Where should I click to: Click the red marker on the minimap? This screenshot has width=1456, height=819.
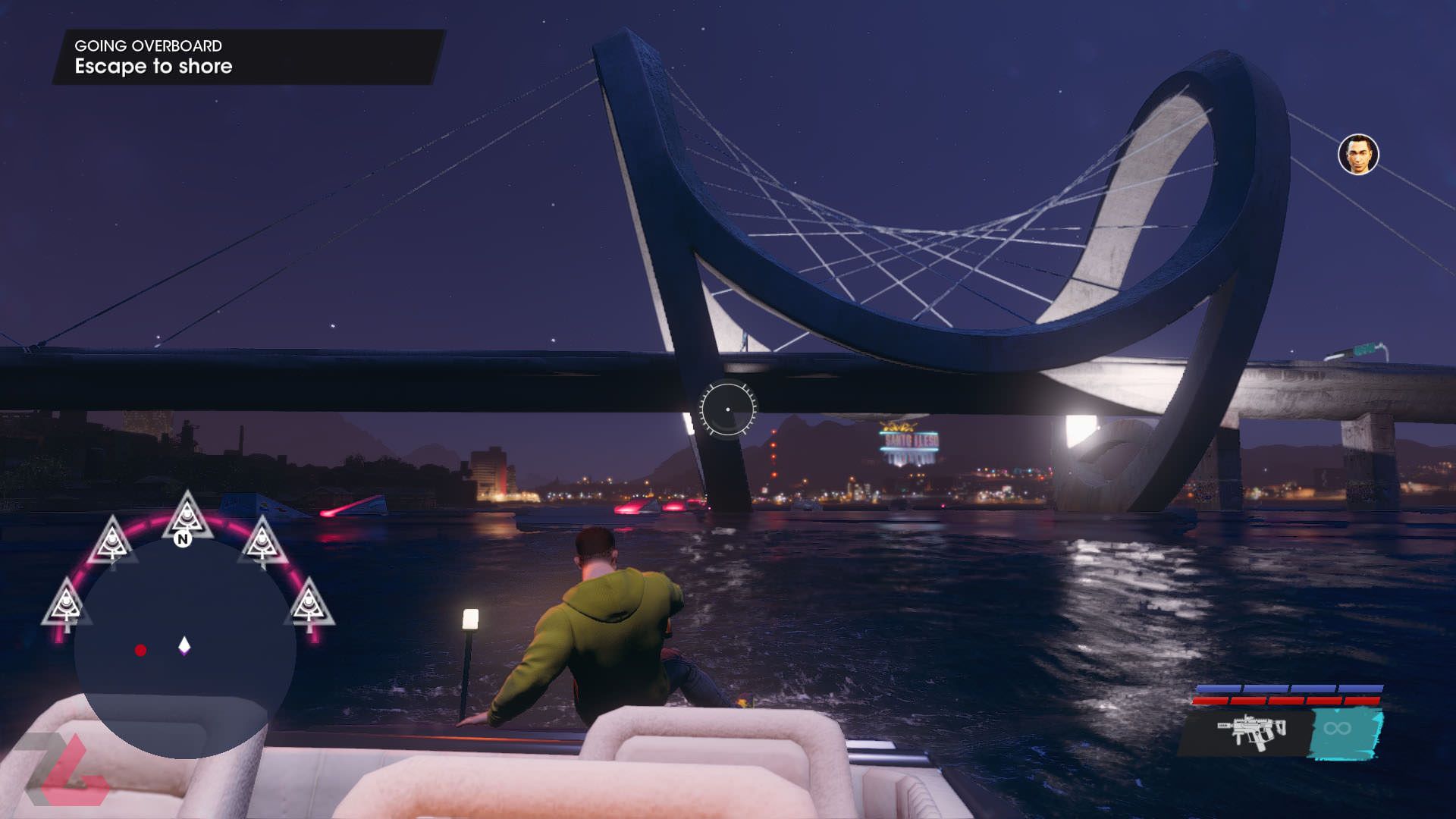140,650
